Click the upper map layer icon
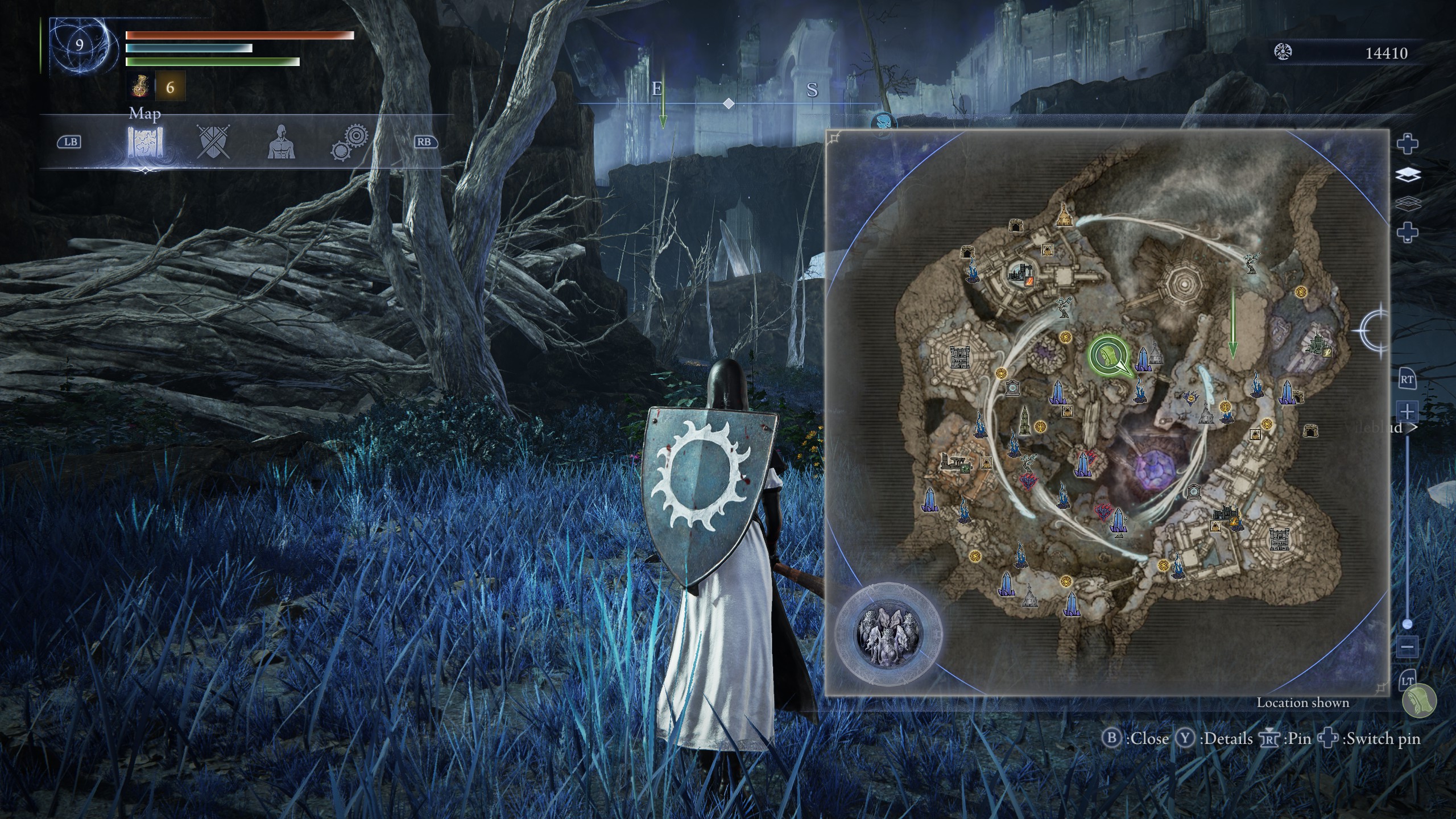Screen dimensions: 1456x819 (1409, 174)
